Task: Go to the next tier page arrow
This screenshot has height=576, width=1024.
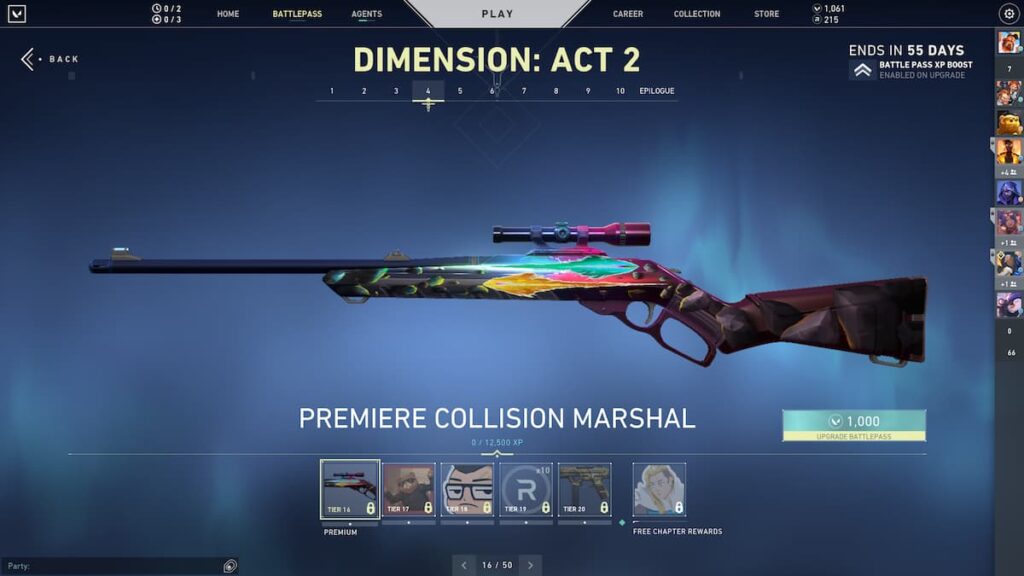Action: [530, 565]
